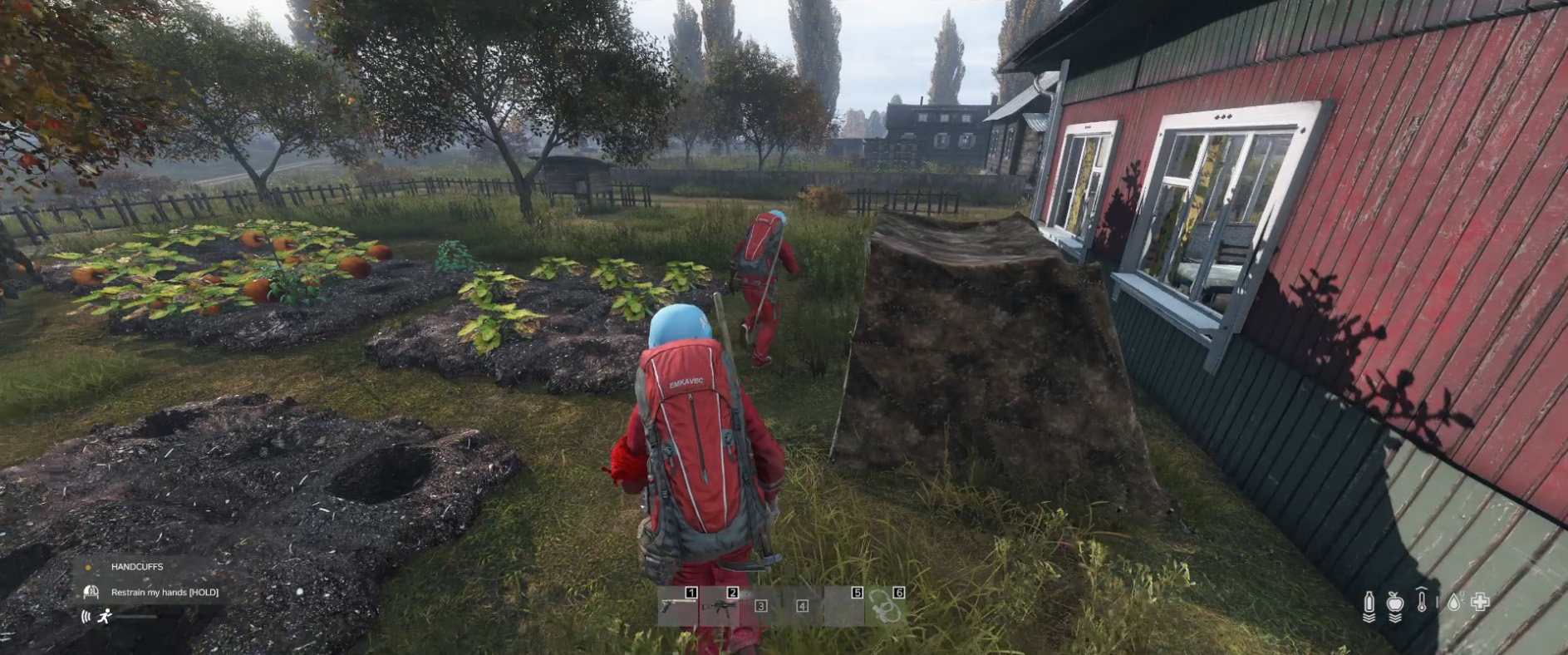The width and height of the screenshot is (1568, 655).
Task: Click the health cross status icon
Action: 1480,601
